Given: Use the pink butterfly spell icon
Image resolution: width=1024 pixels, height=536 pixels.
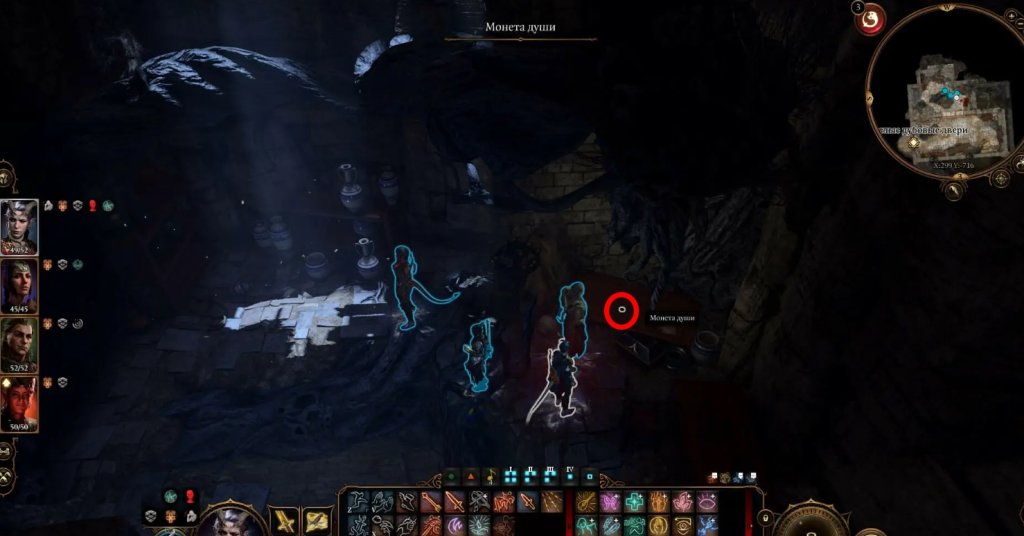Looking at the screenshot, I should [609, 502].
